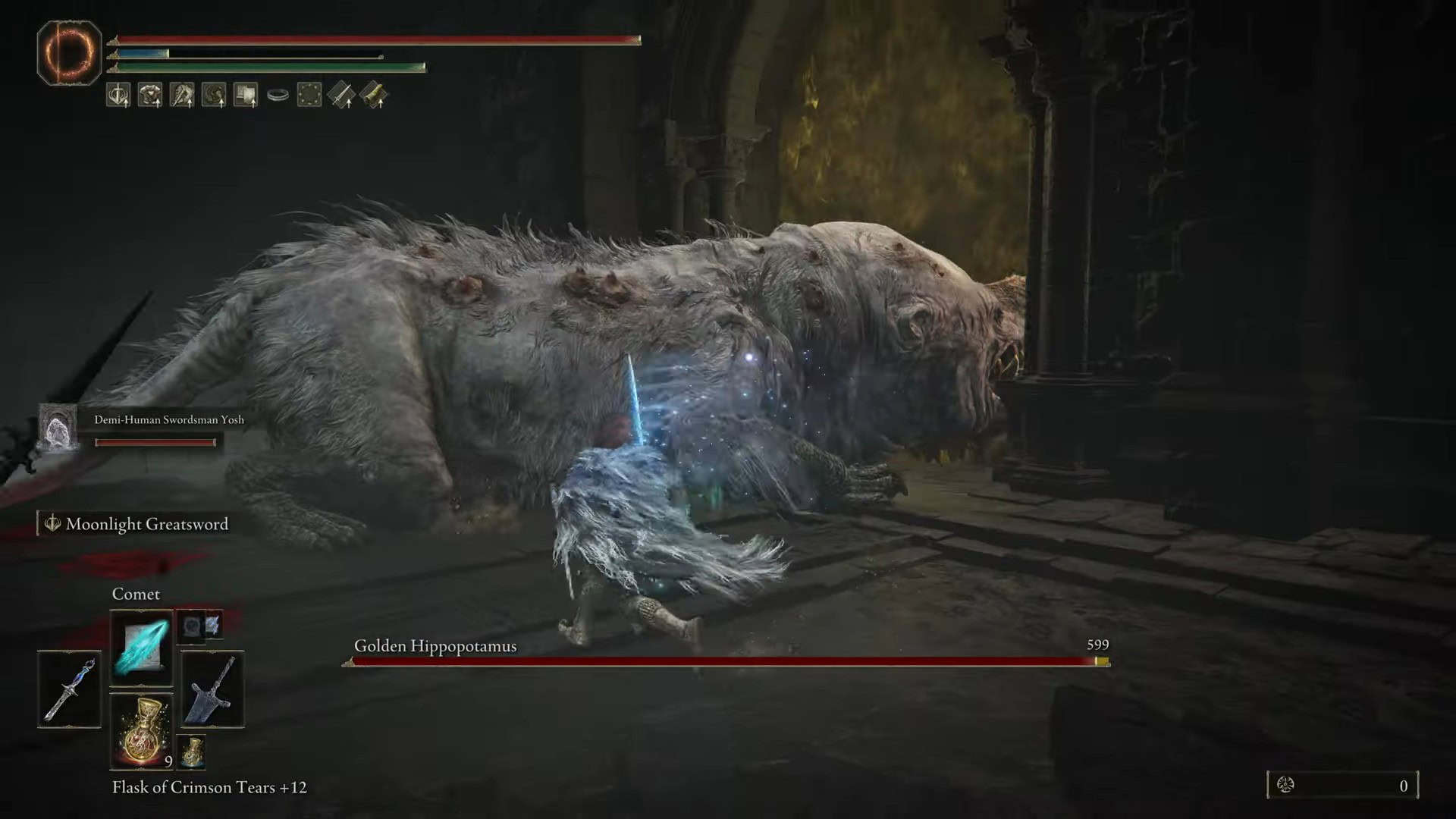This screenshot has height=819, width=1456.
Task: Select the left-hand staff weapon slot
Action: [69, 689]
